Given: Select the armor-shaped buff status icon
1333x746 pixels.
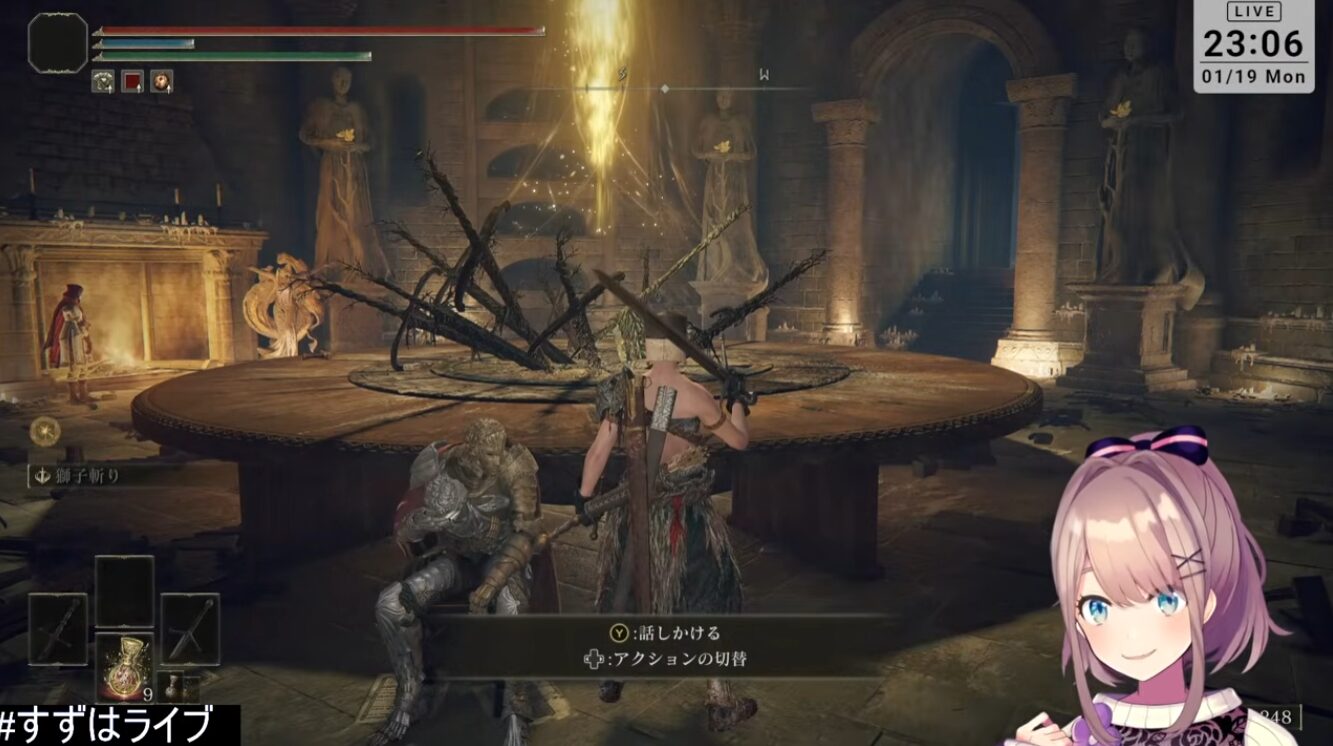Looking at the screenshot, I should (x=103, y=82).
